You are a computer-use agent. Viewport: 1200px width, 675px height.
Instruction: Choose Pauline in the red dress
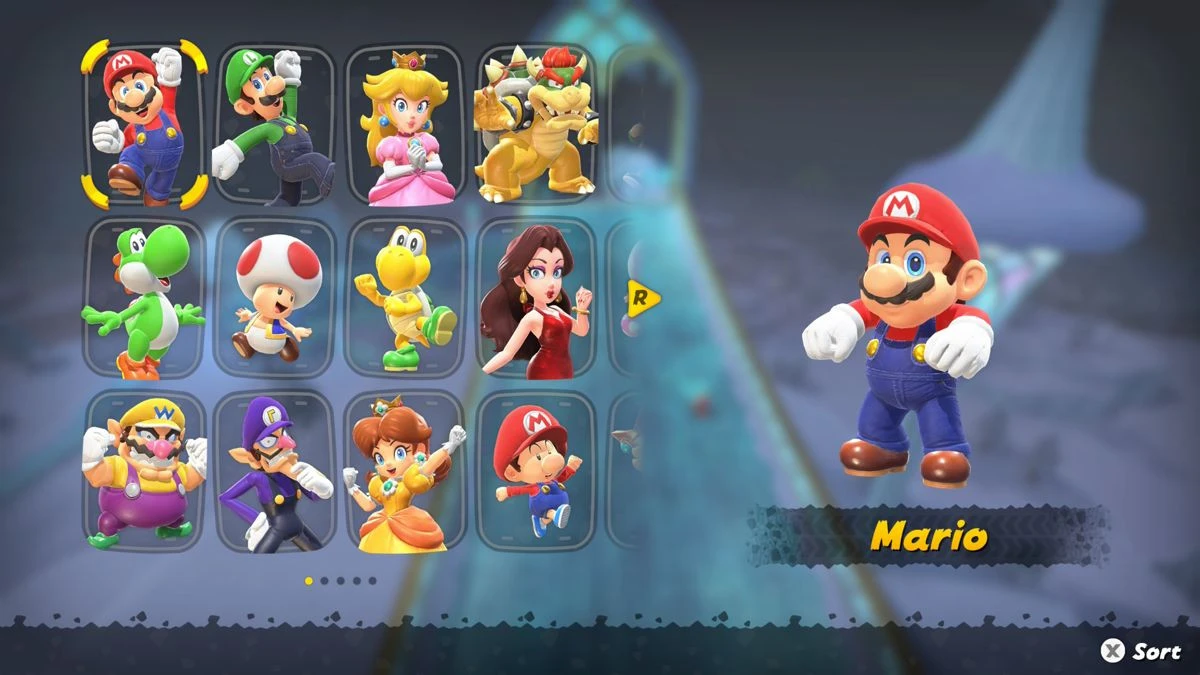coord(535,298)
